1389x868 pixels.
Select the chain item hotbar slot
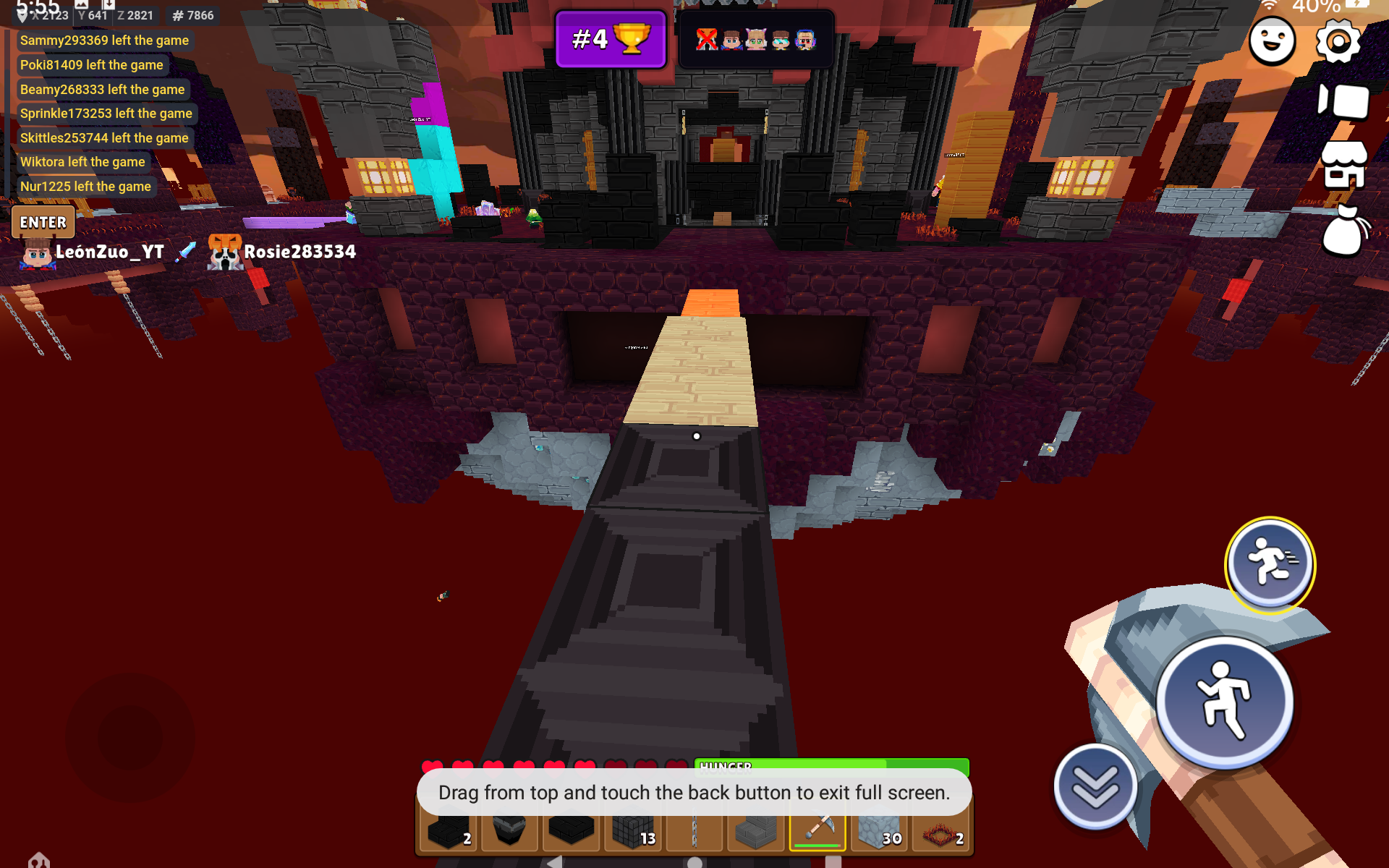[x=694, y=832]
